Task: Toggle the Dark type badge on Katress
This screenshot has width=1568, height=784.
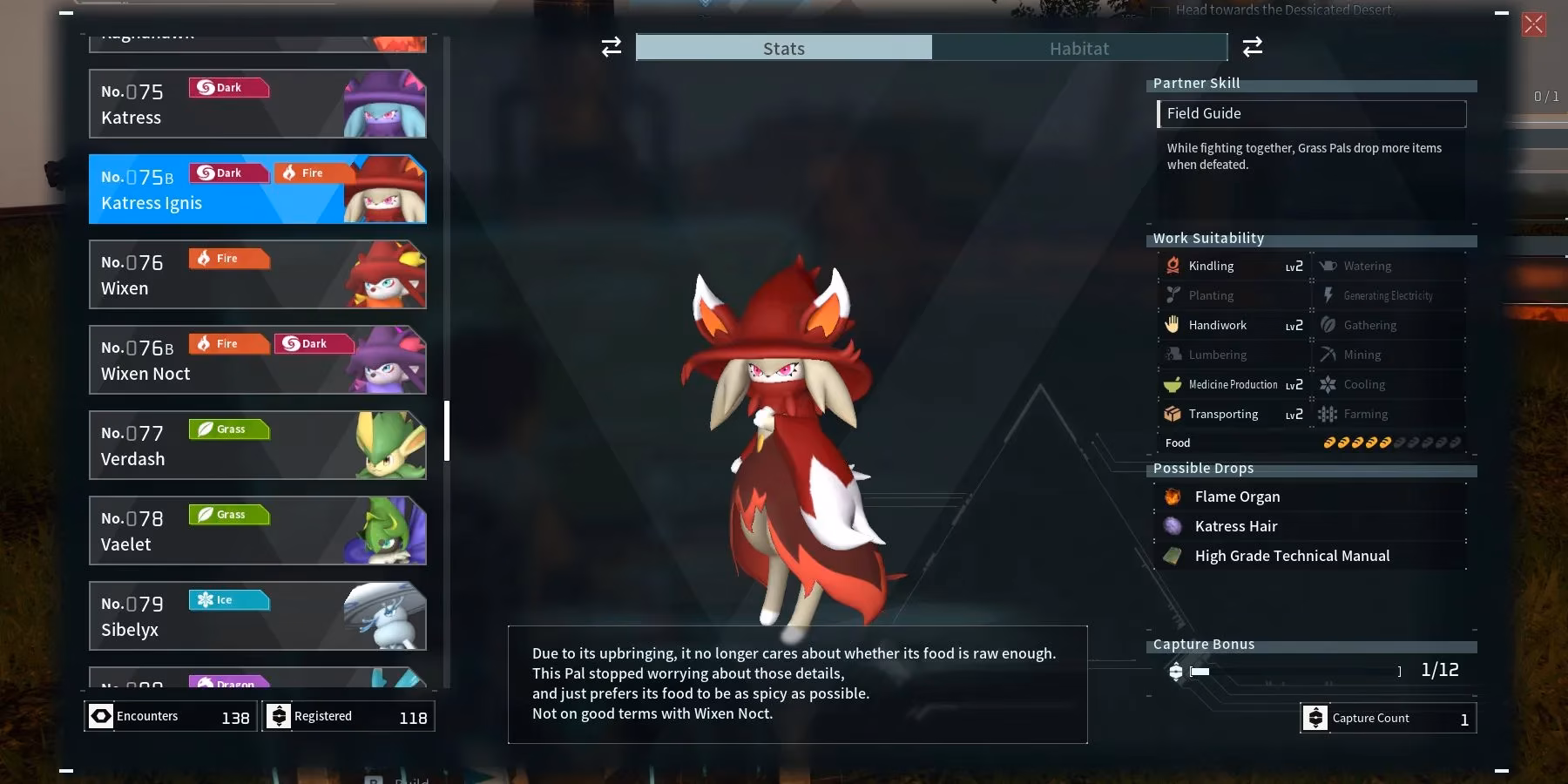Action: tap(228, 87)
